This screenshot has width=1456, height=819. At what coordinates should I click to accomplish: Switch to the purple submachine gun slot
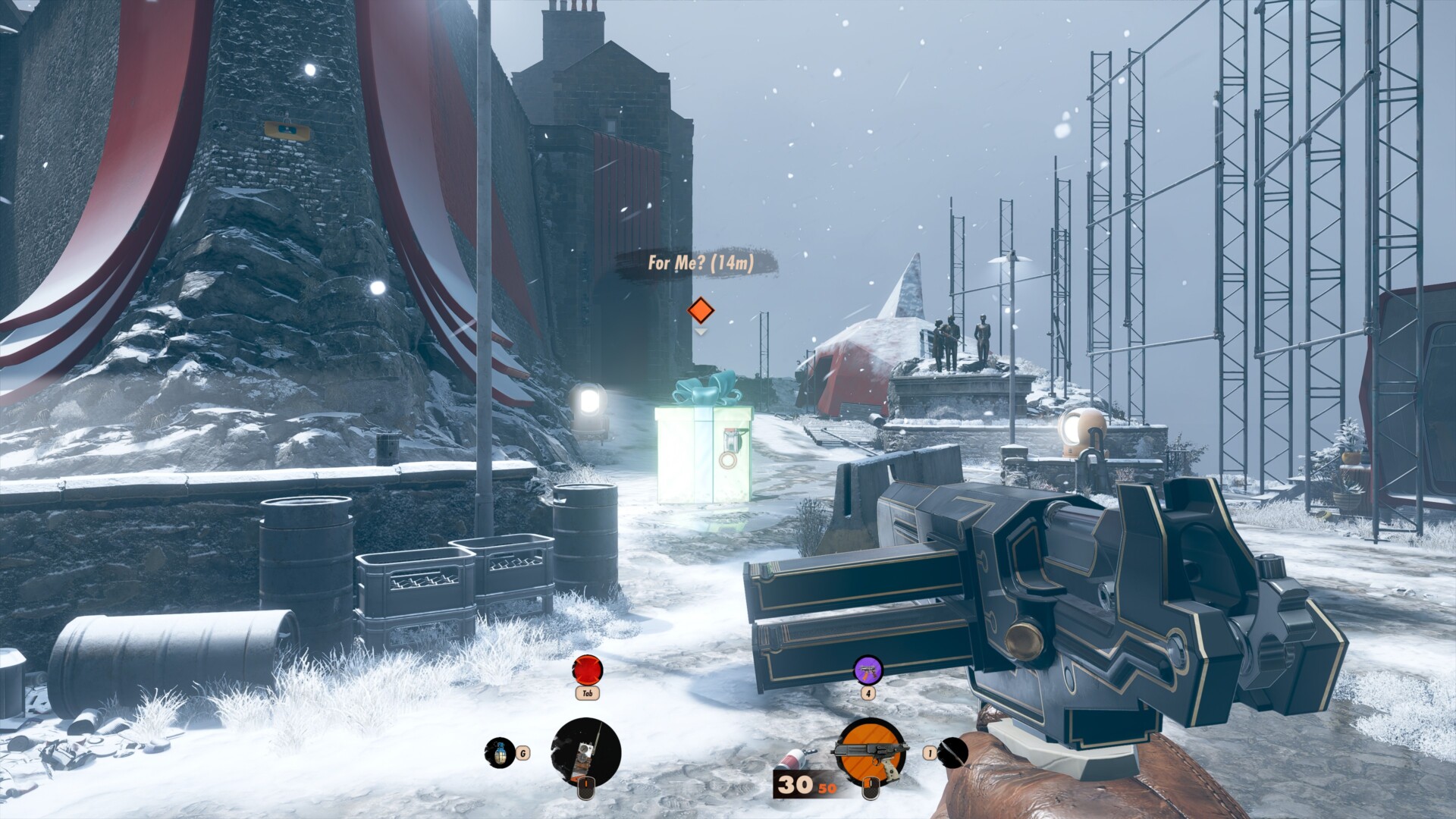pos(868,670)
